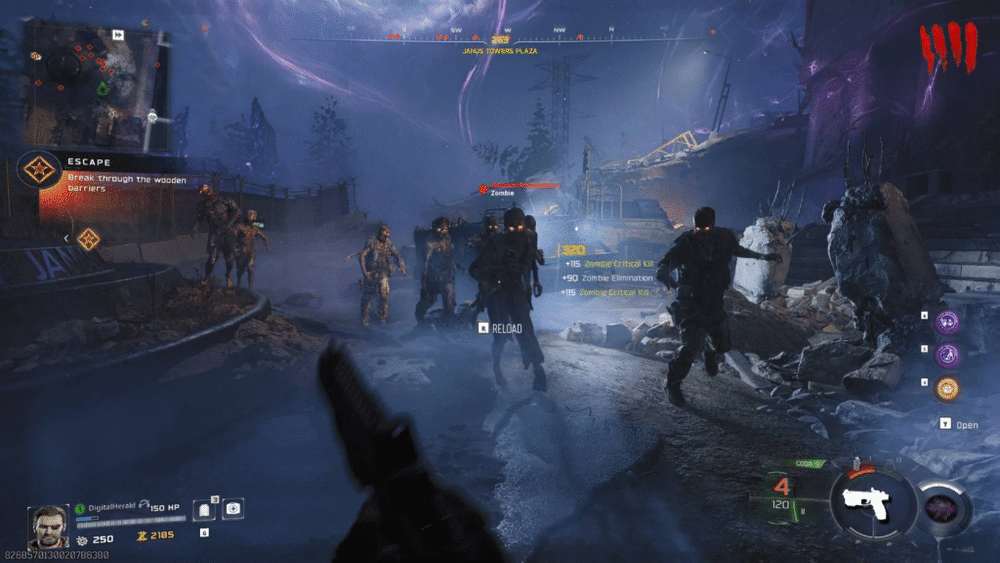The image size is (1000, 563).
Task: Select the DigitalHerald character portrait
Action: point(48,526)
